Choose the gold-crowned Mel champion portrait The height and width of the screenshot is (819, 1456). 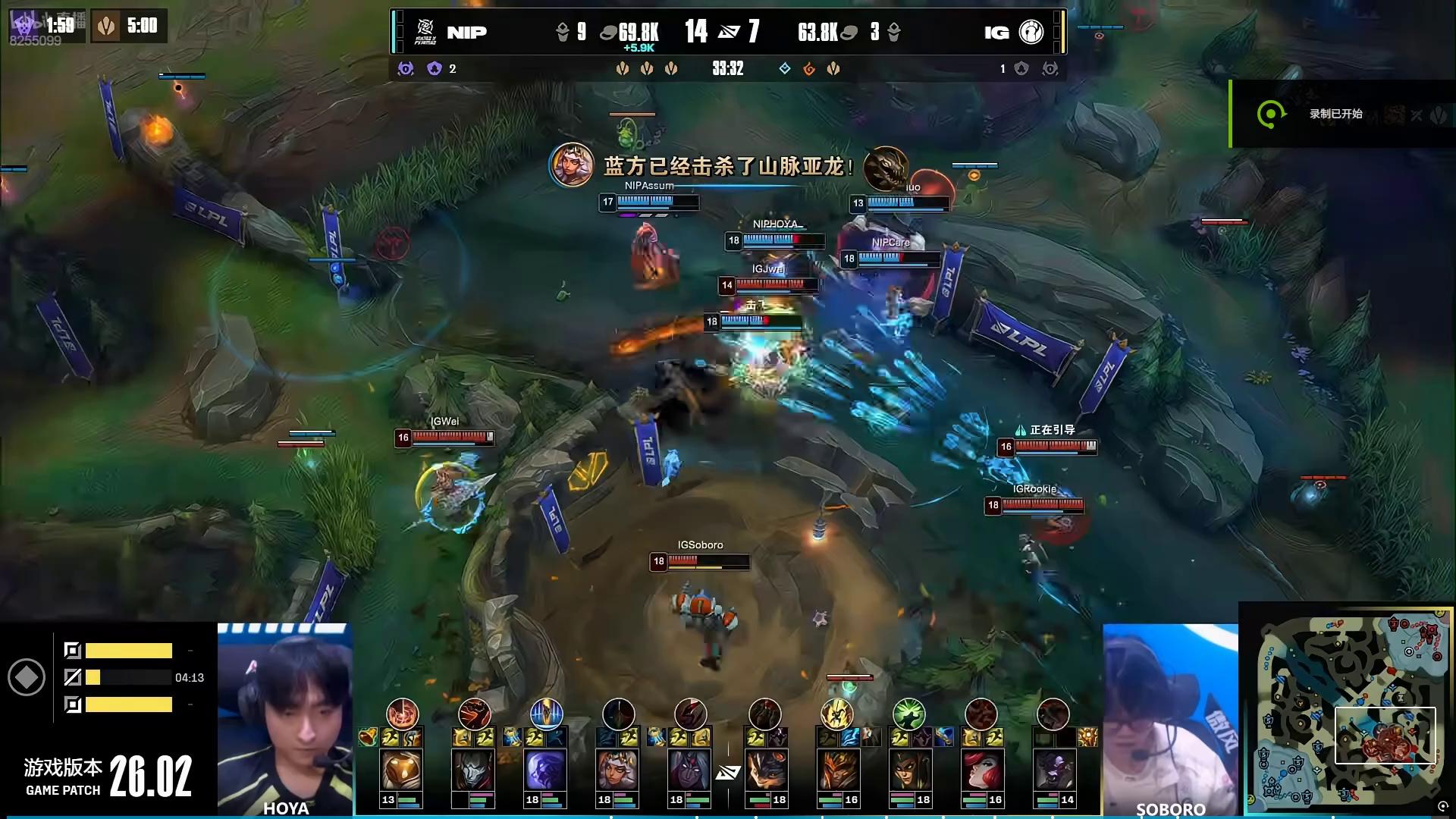click(617, 770)
